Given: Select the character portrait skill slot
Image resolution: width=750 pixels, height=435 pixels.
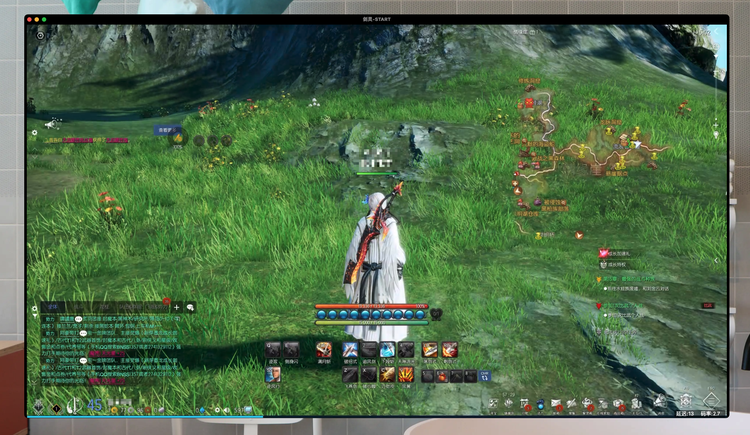Looking at the screenshot, I should (272, 375).
